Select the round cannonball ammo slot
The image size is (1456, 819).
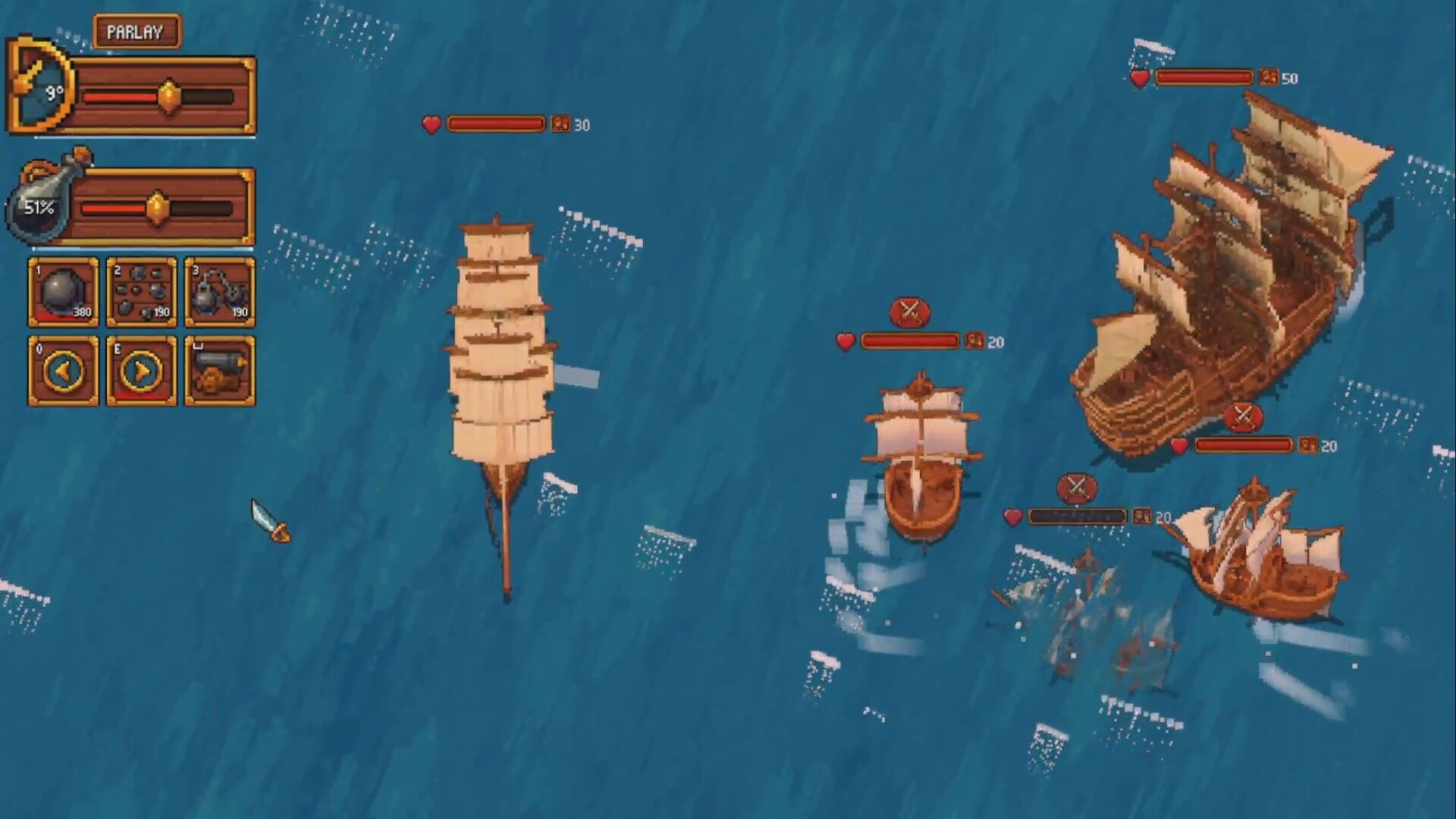coord(64,293)
